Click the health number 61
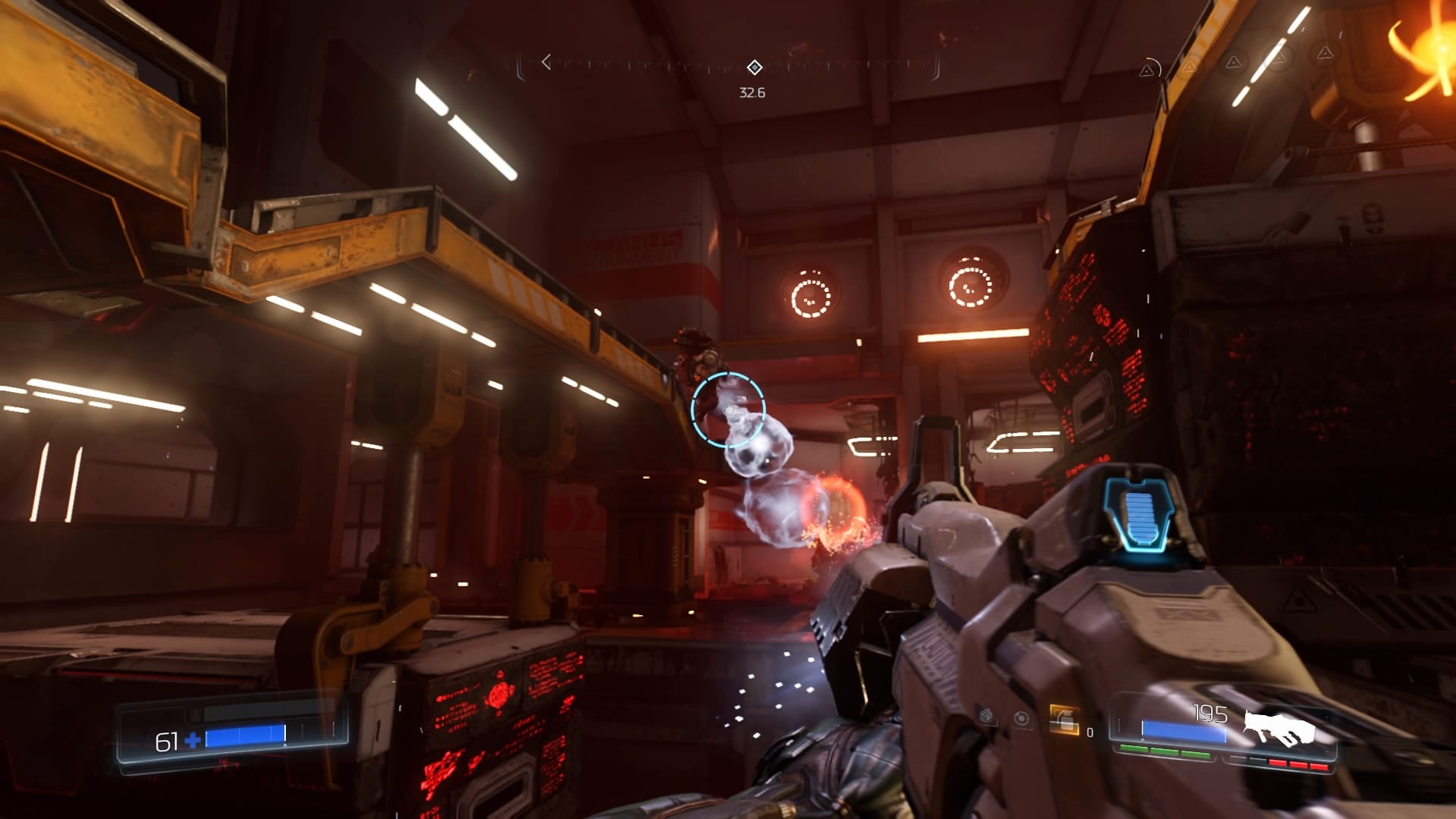This screenshot has height=819, width=1456. [167, 742]
